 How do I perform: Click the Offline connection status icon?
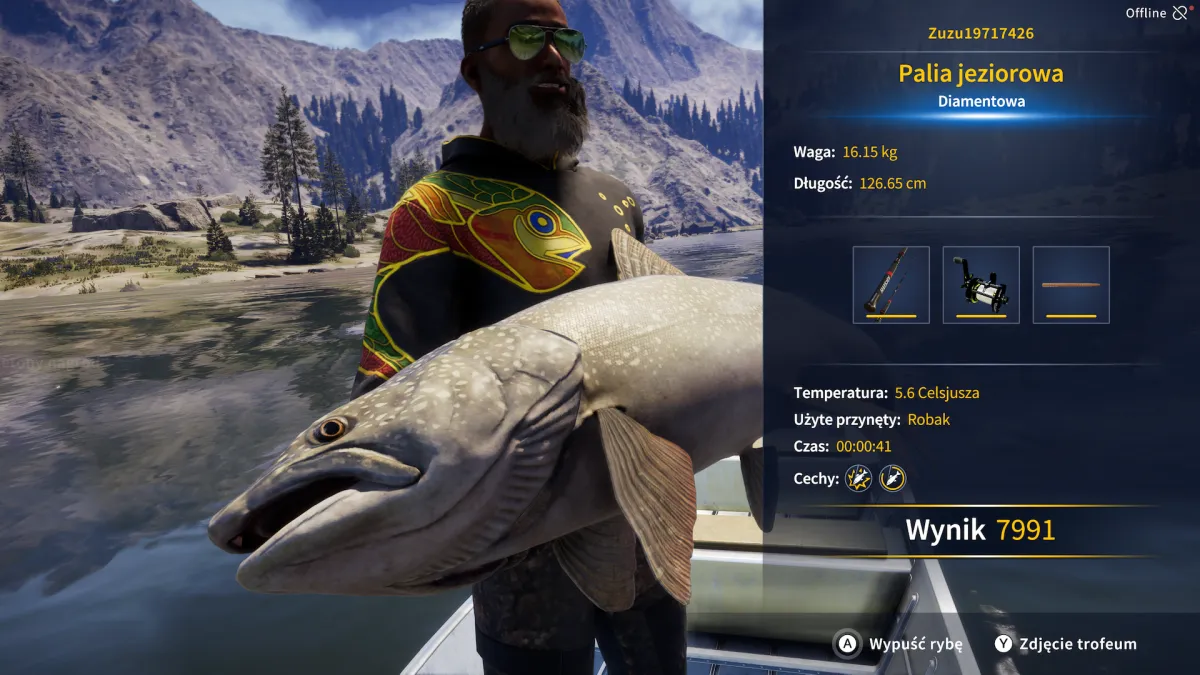(x=1182, y=13)
